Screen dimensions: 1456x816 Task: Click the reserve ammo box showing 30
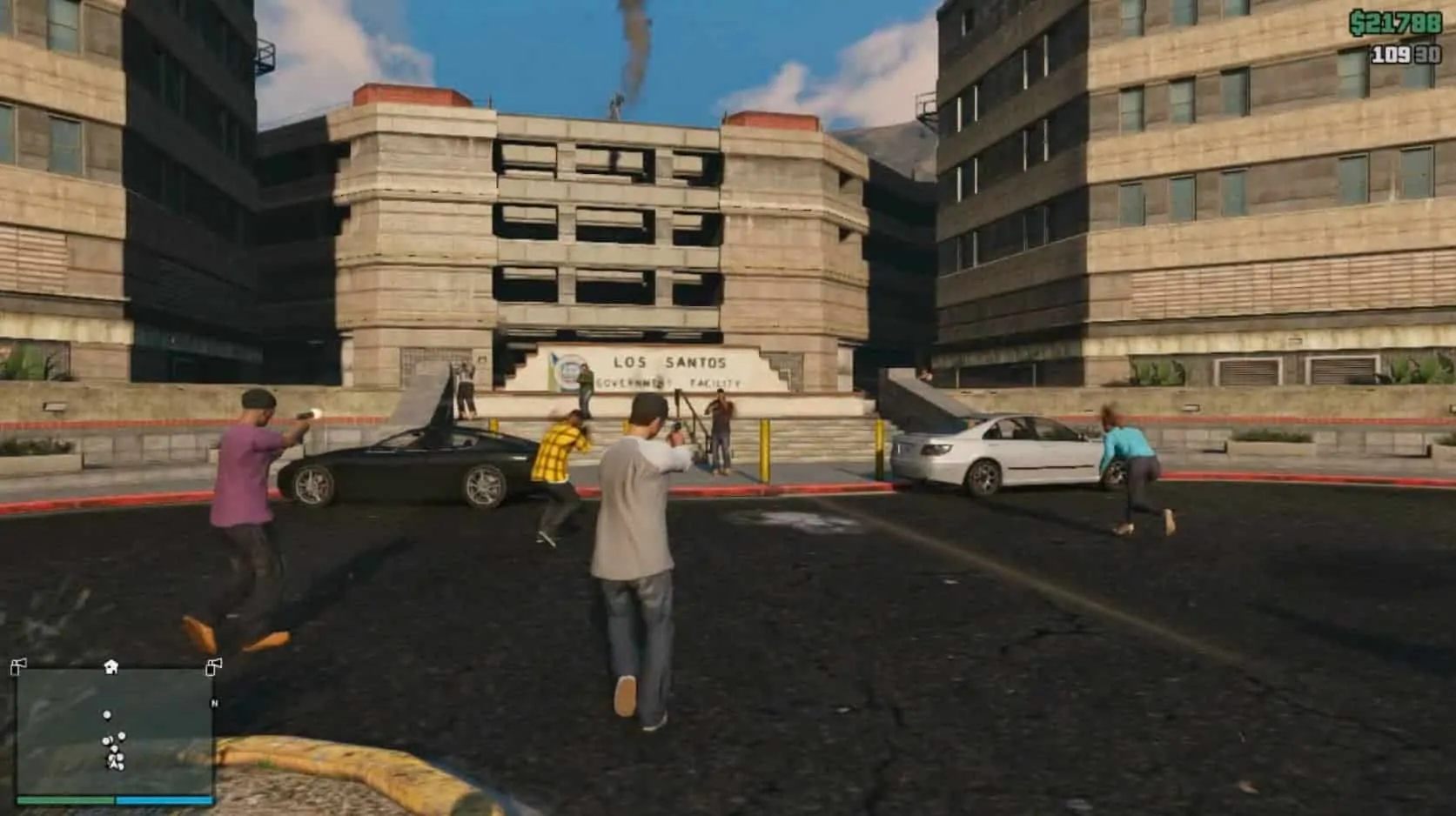(1427, 54)
